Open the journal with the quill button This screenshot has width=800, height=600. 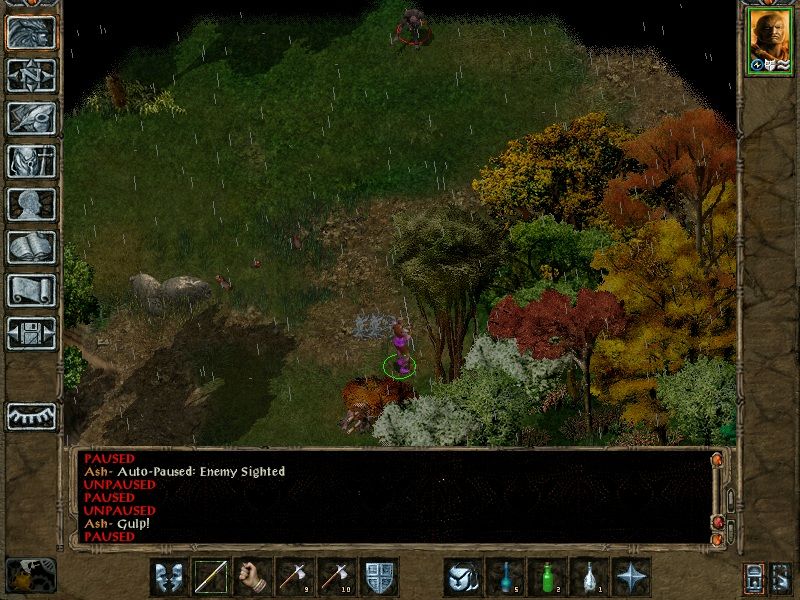tap(31, 118)
